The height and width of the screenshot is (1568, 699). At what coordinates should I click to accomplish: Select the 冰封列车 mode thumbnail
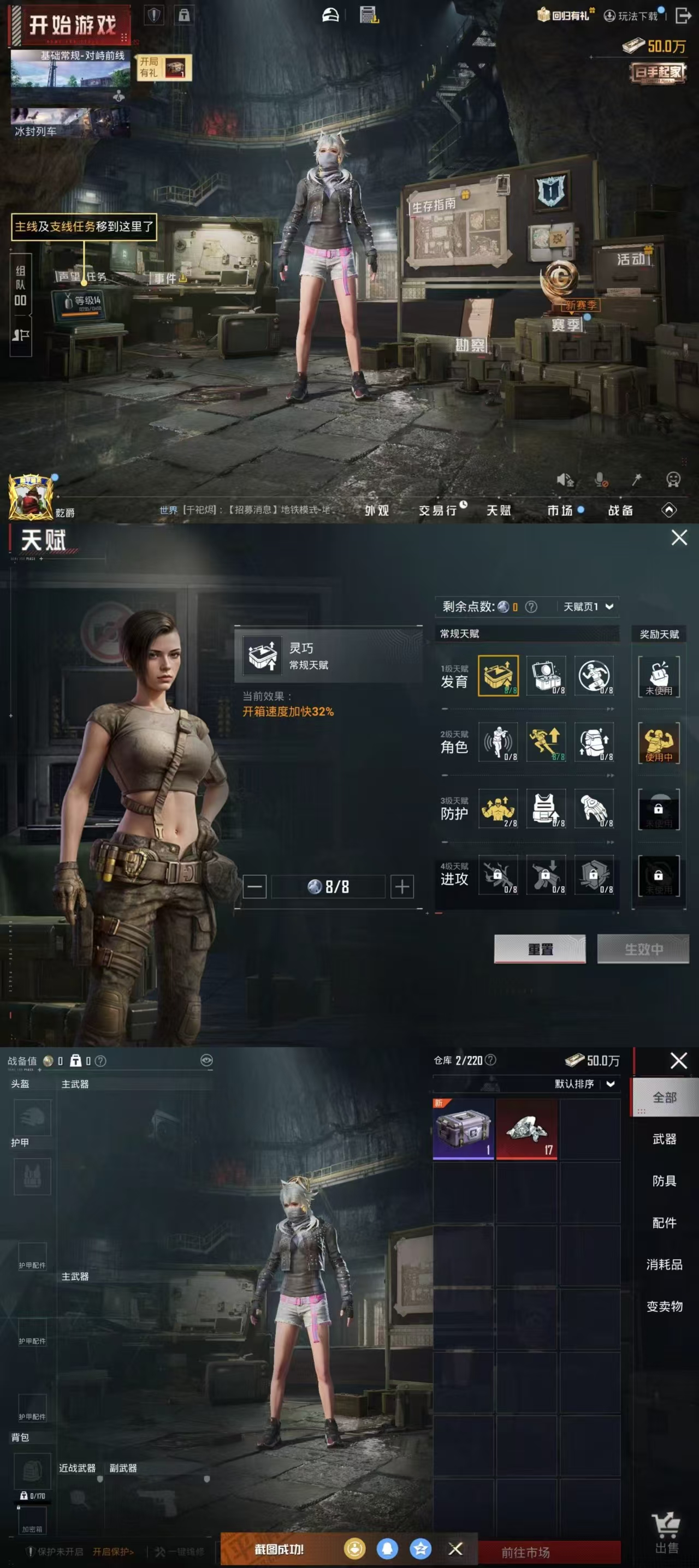click(x=70, y=122)
